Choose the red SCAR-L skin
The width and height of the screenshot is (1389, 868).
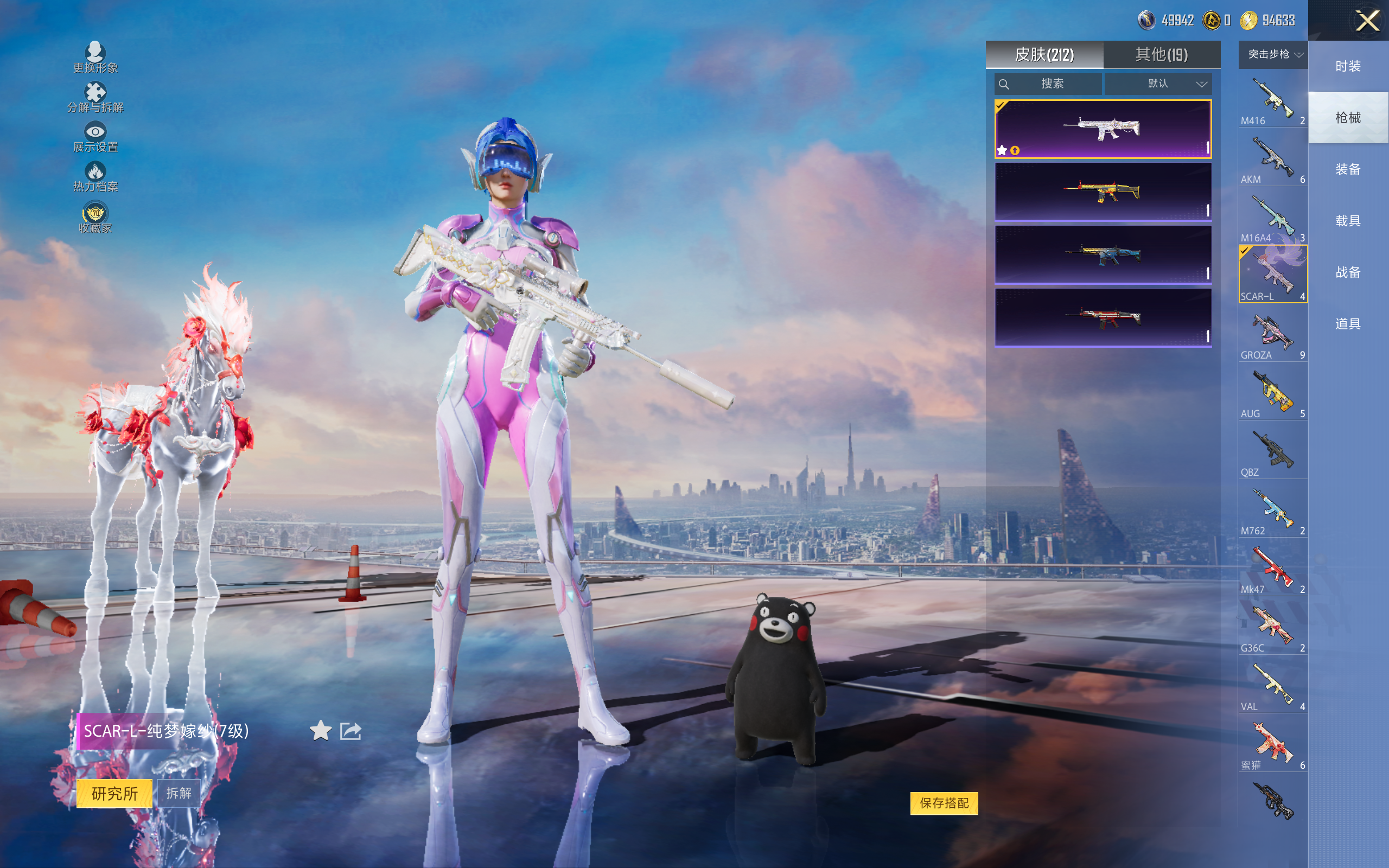1103,317
